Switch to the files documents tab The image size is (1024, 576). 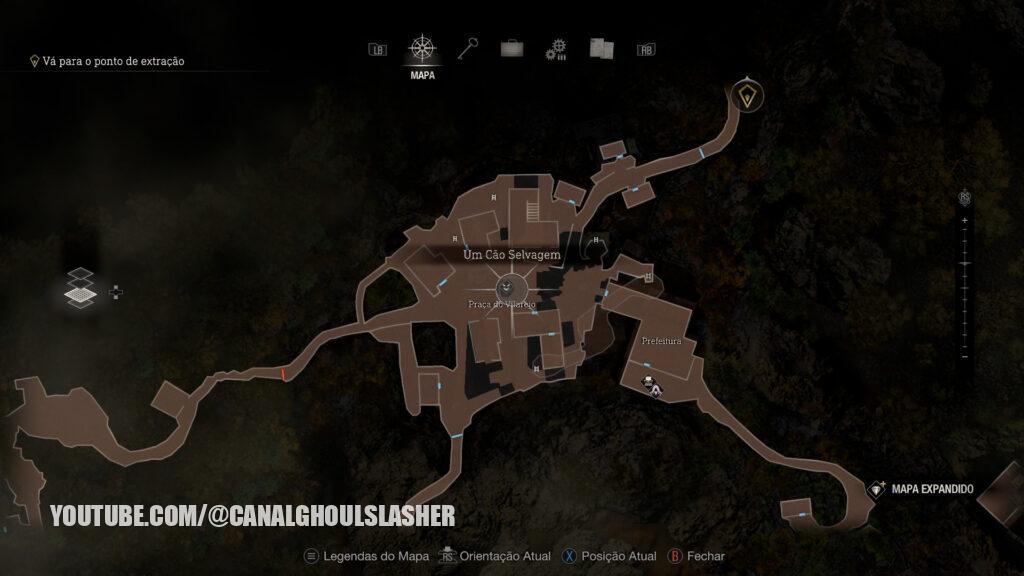(600, 49)
